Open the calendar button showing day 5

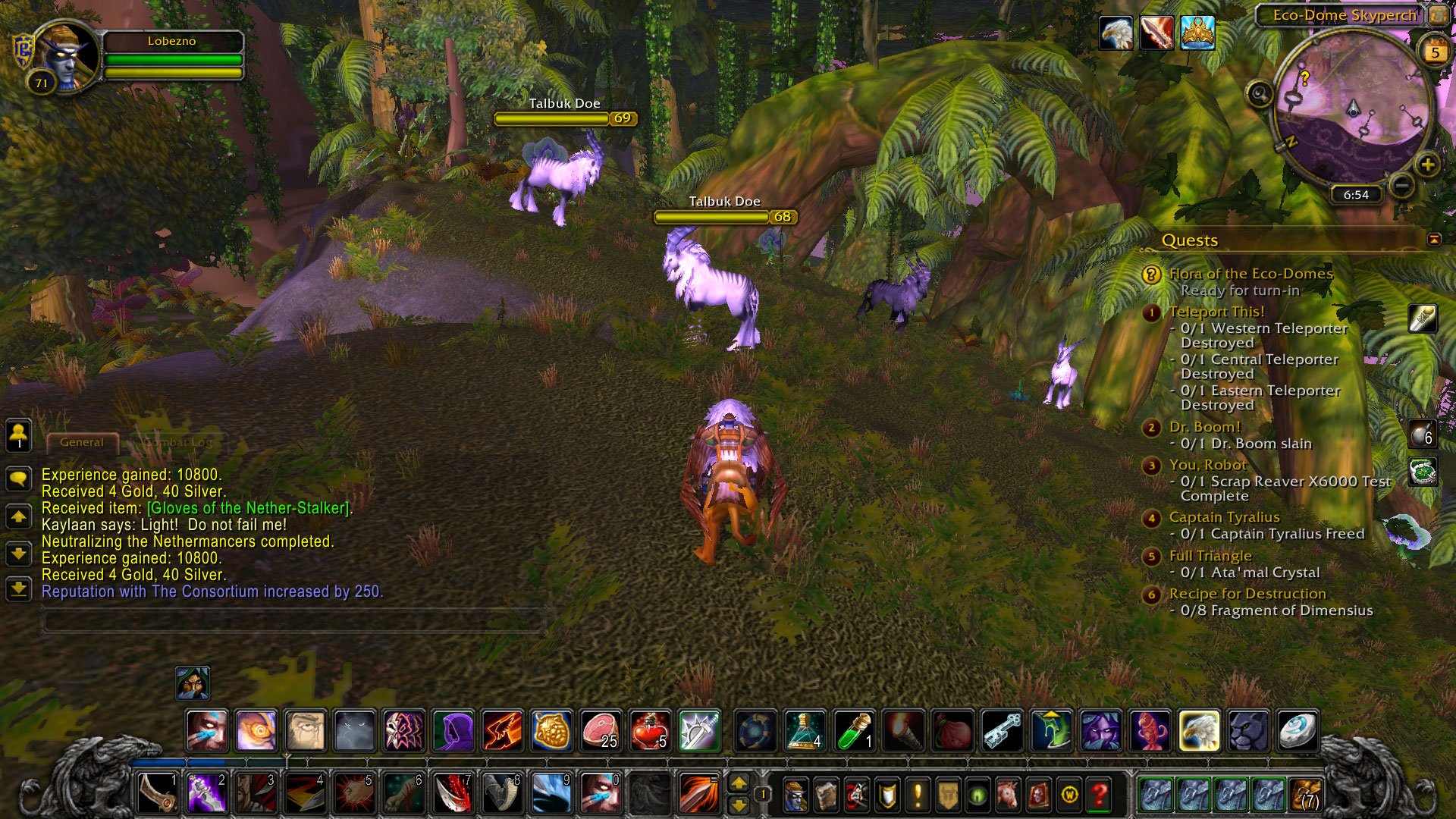coord(1435,52)
